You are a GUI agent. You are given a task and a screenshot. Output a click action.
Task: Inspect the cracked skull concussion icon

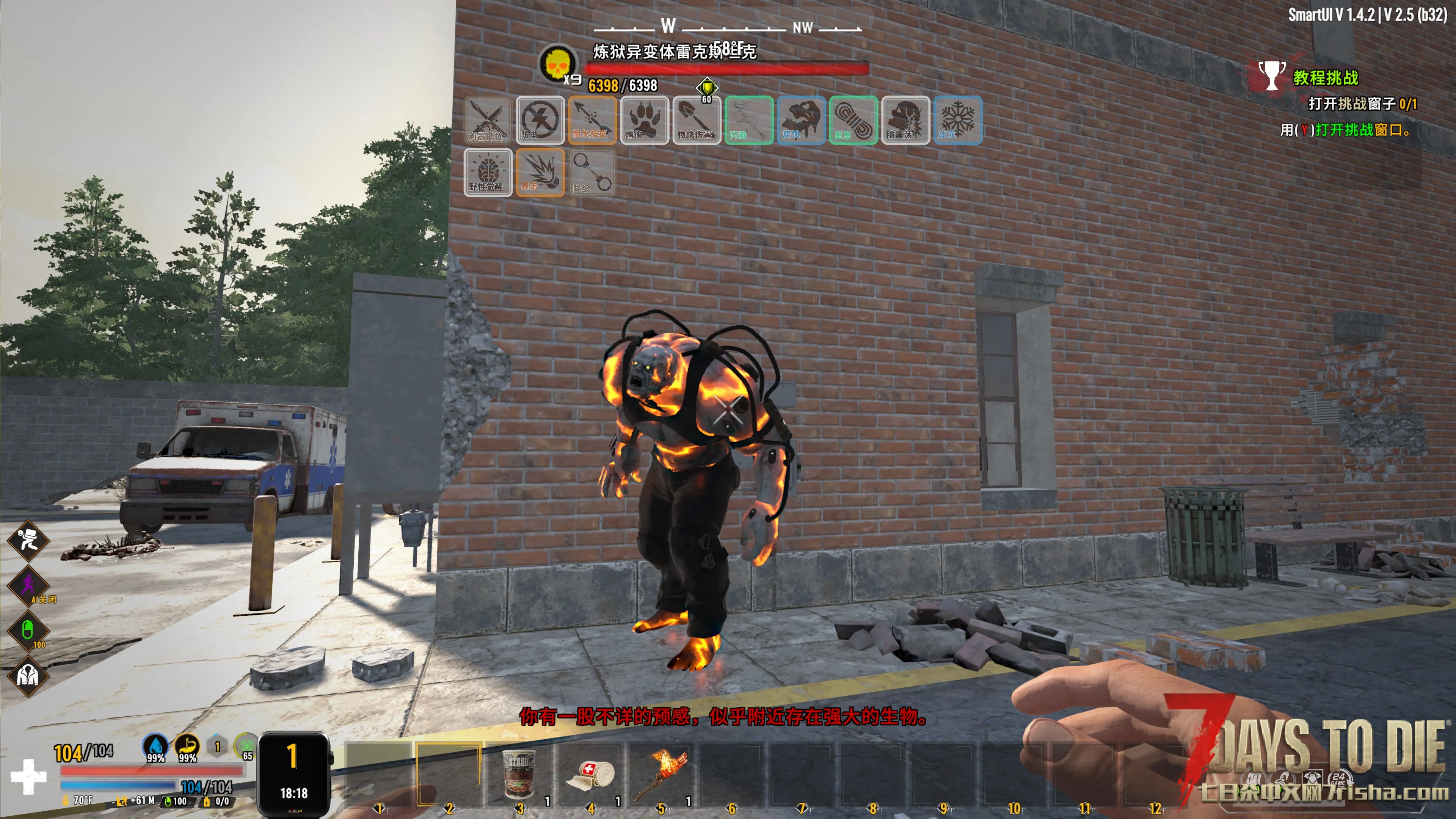[905, 120]
